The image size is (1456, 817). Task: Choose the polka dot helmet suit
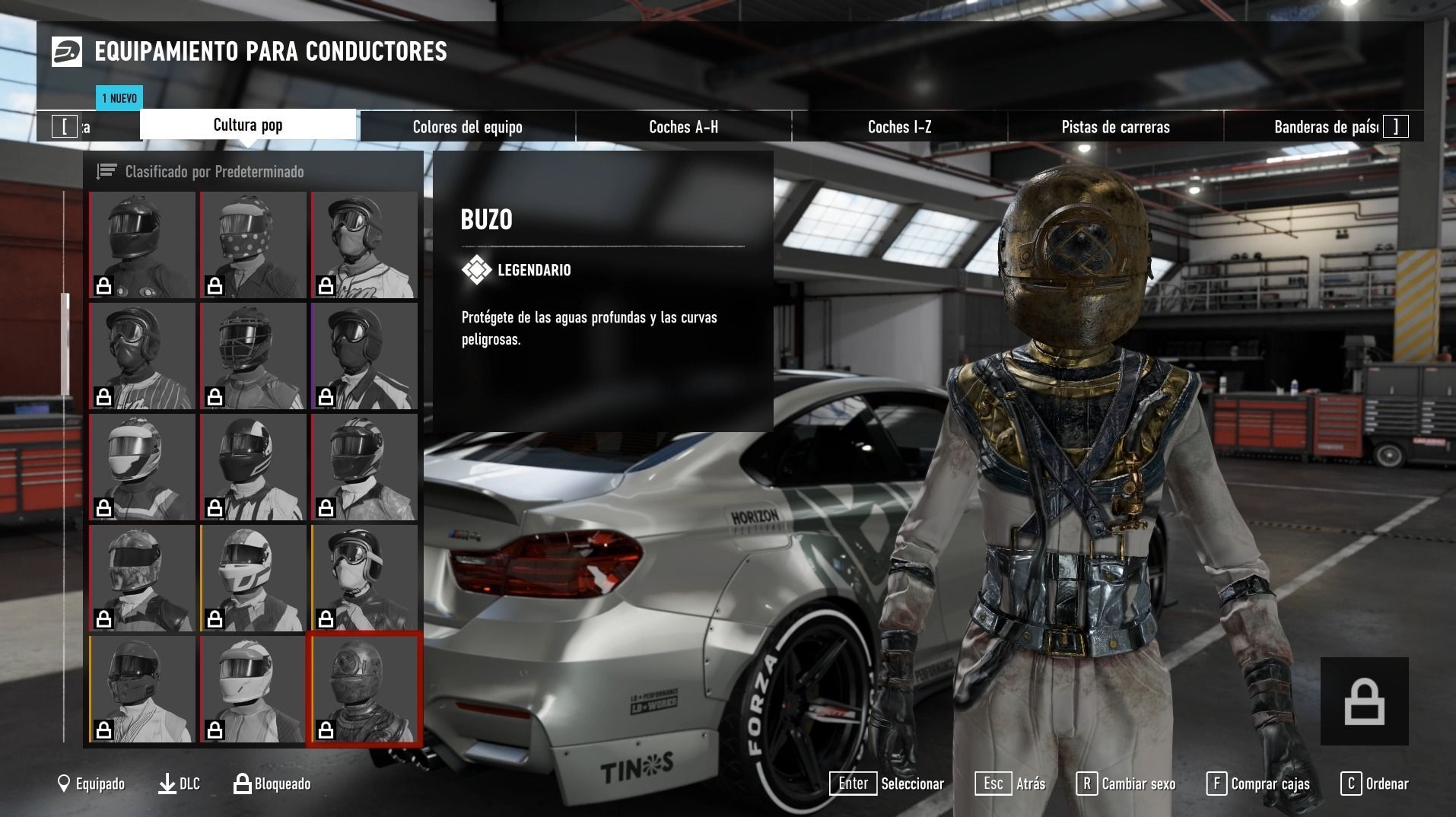253,245
